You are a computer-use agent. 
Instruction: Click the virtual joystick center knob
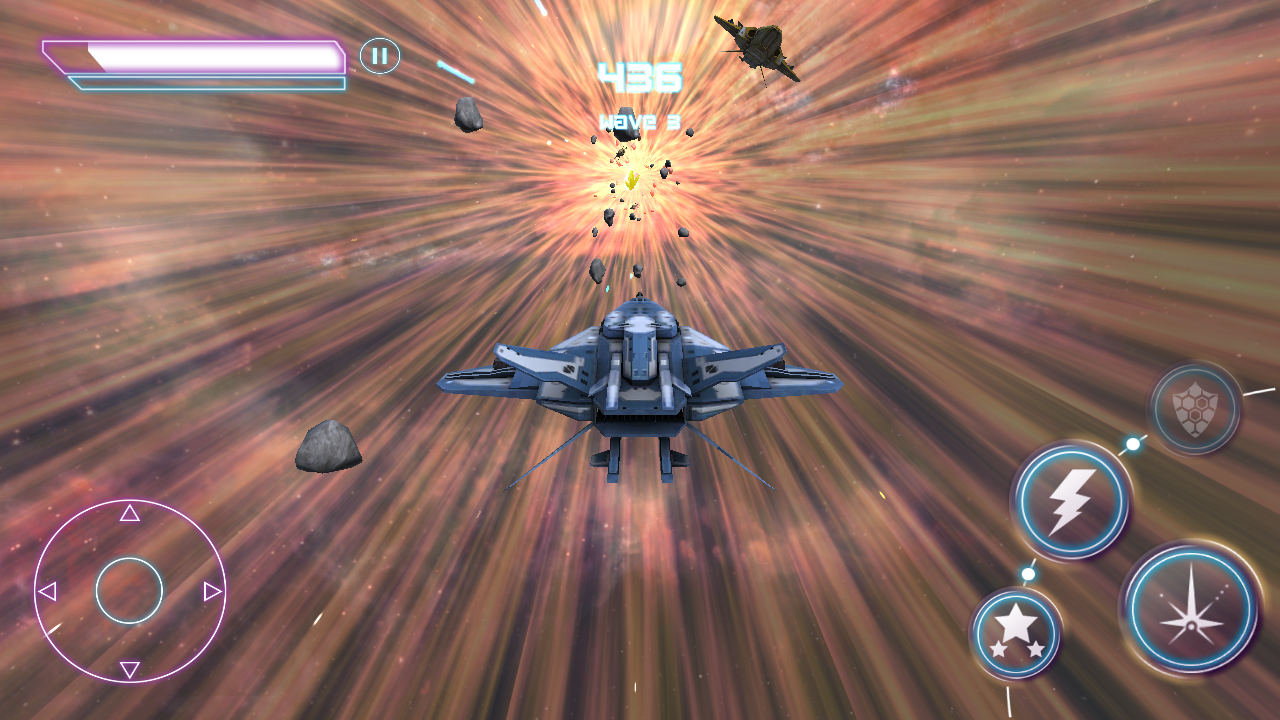coord(130,591)
